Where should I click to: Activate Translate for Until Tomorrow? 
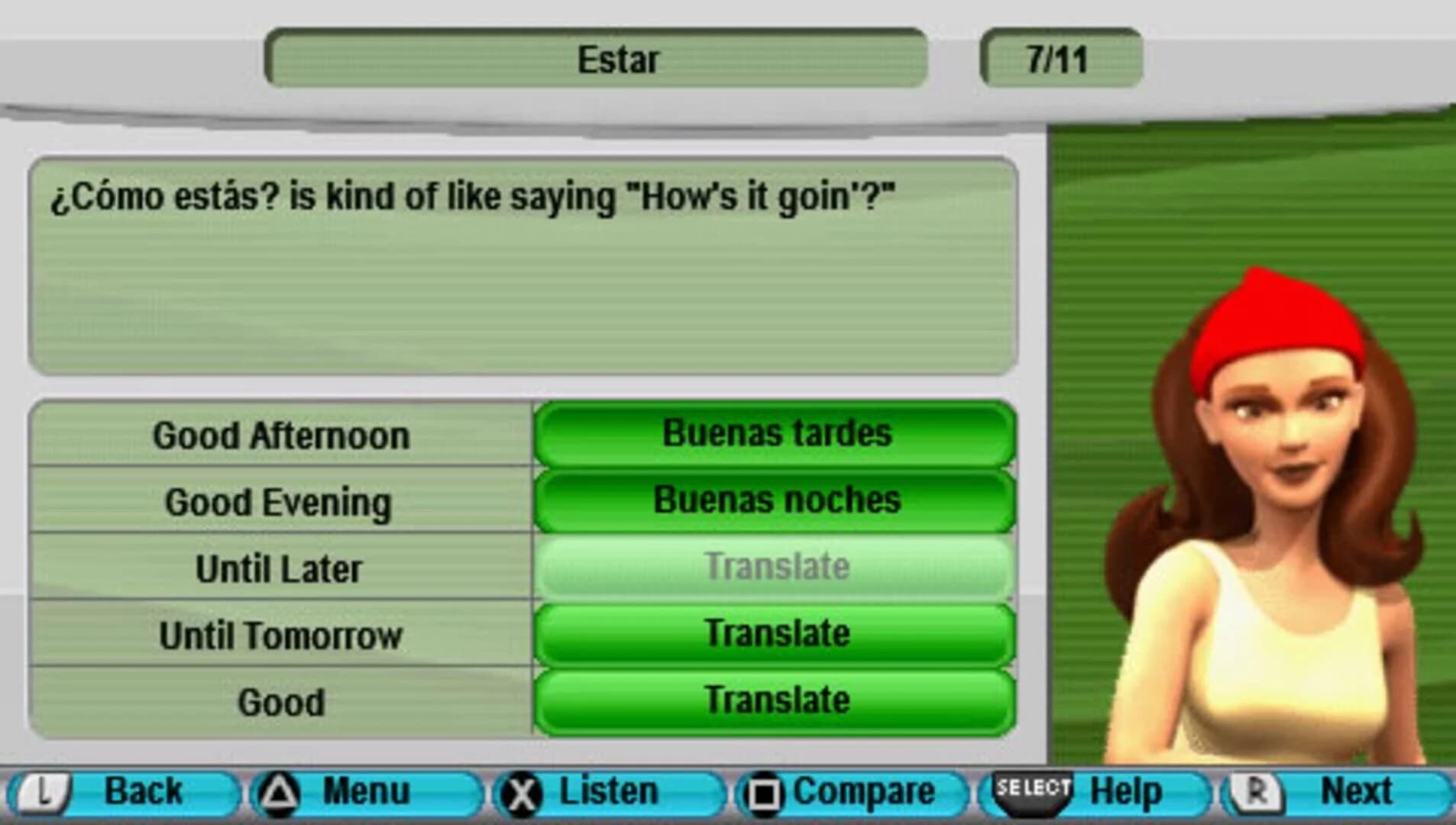(774, 632)
